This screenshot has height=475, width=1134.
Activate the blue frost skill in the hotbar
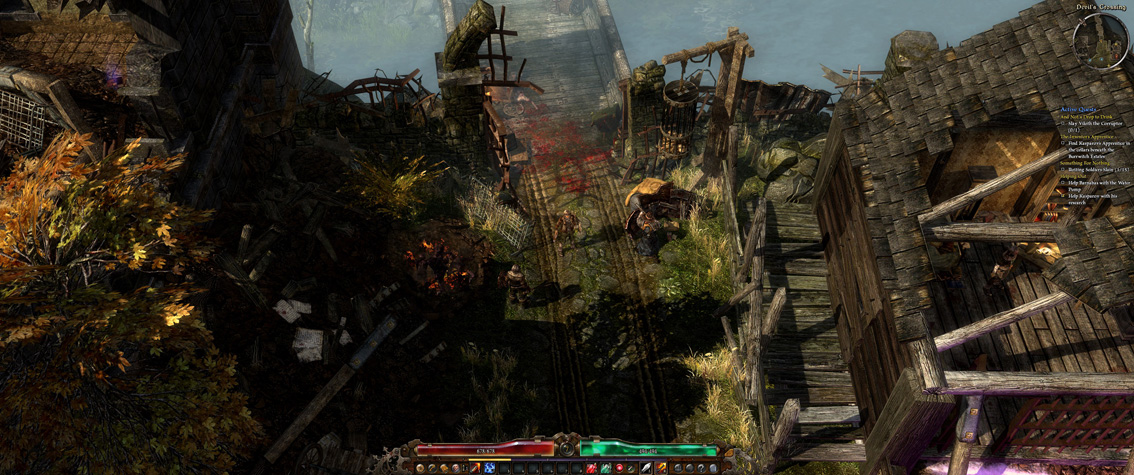tap(489, 468)
